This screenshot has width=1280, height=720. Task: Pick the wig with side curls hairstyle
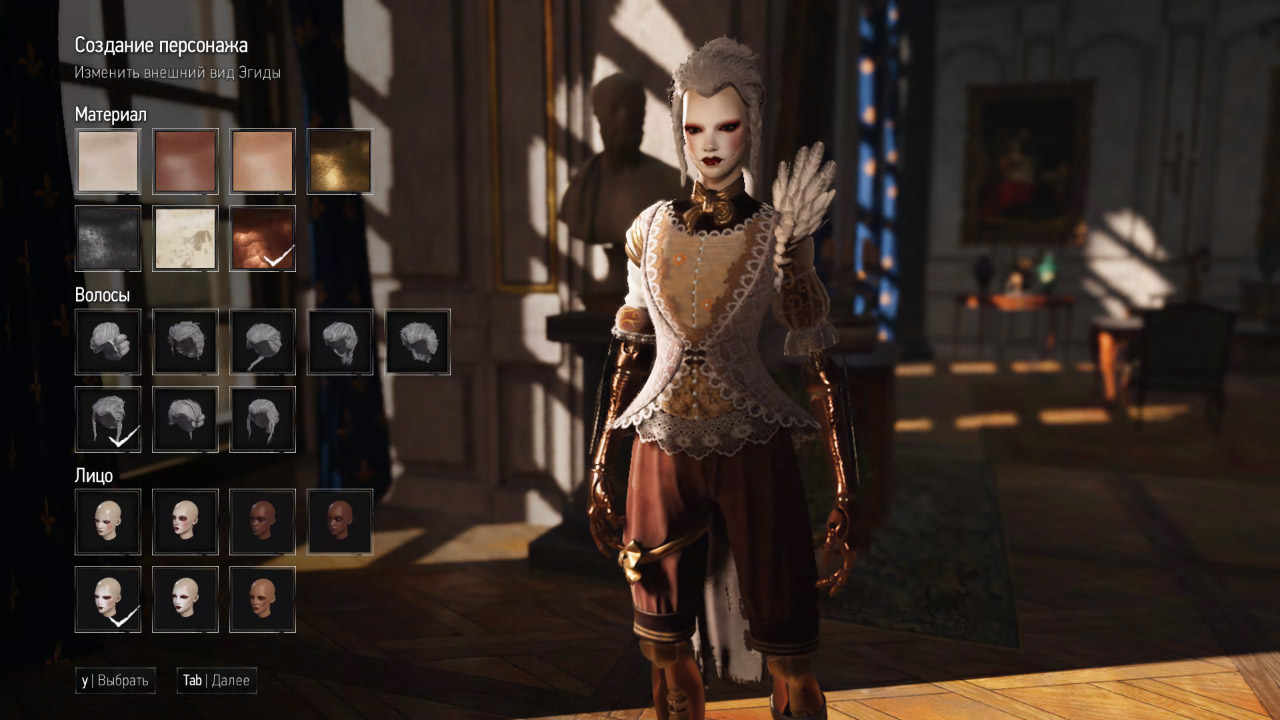click(x=108, y=341)
